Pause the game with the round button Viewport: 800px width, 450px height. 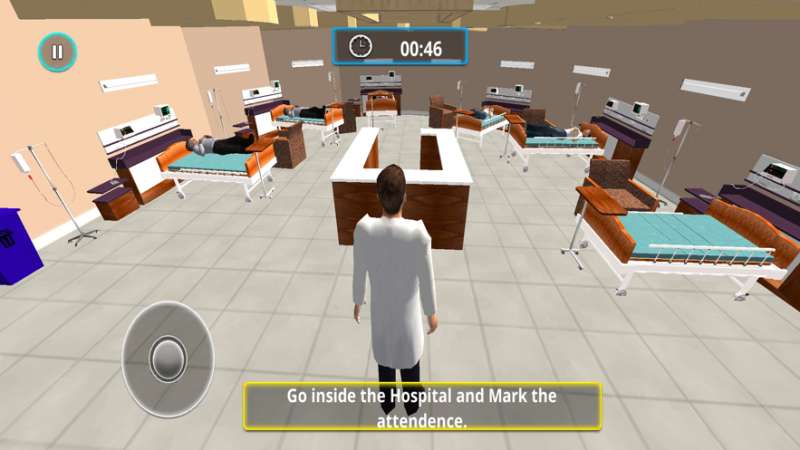(57, 52)
